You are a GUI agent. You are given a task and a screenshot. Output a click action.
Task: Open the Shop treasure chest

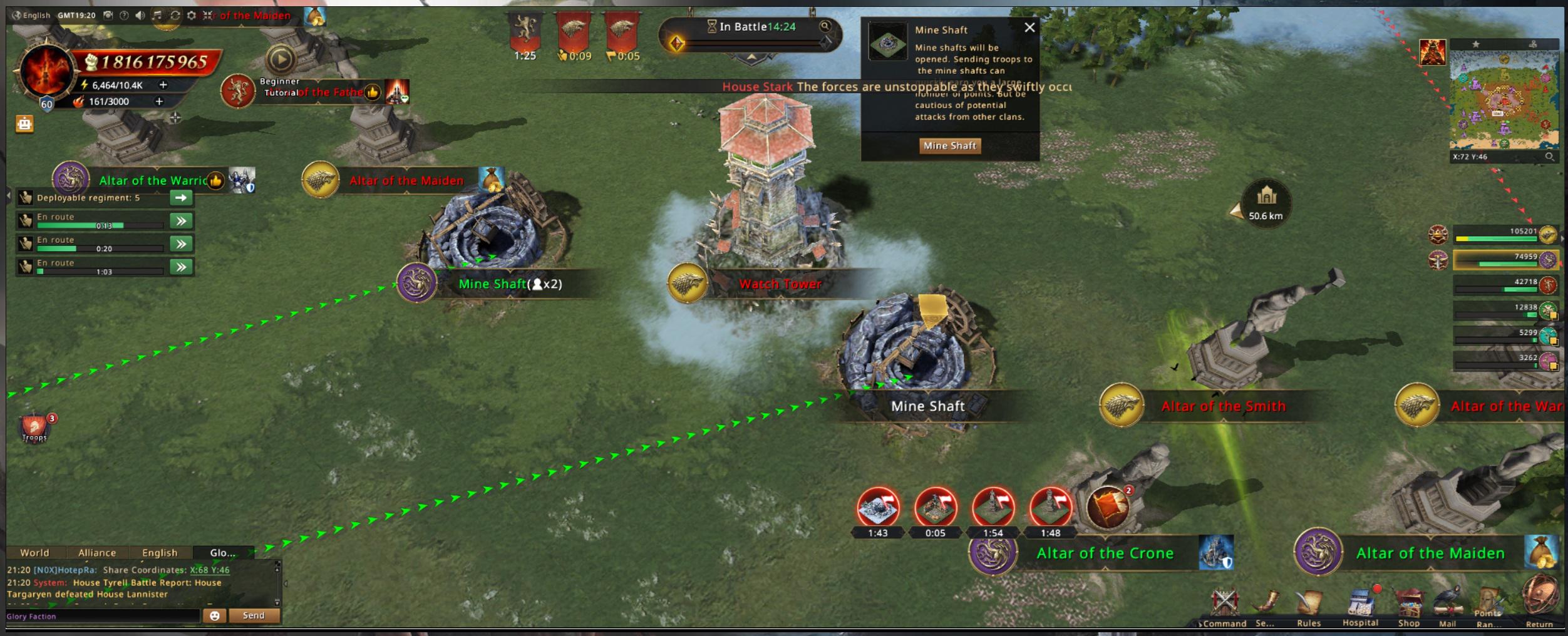1409,606
